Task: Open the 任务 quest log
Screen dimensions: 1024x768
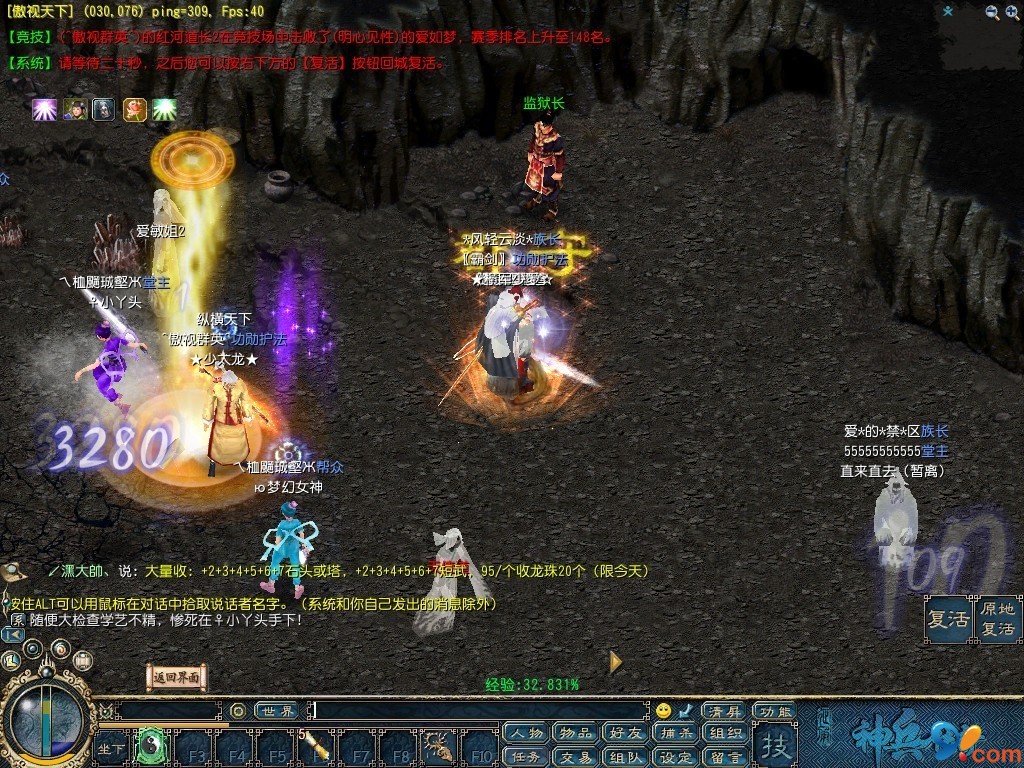Action: click(526, 757)
